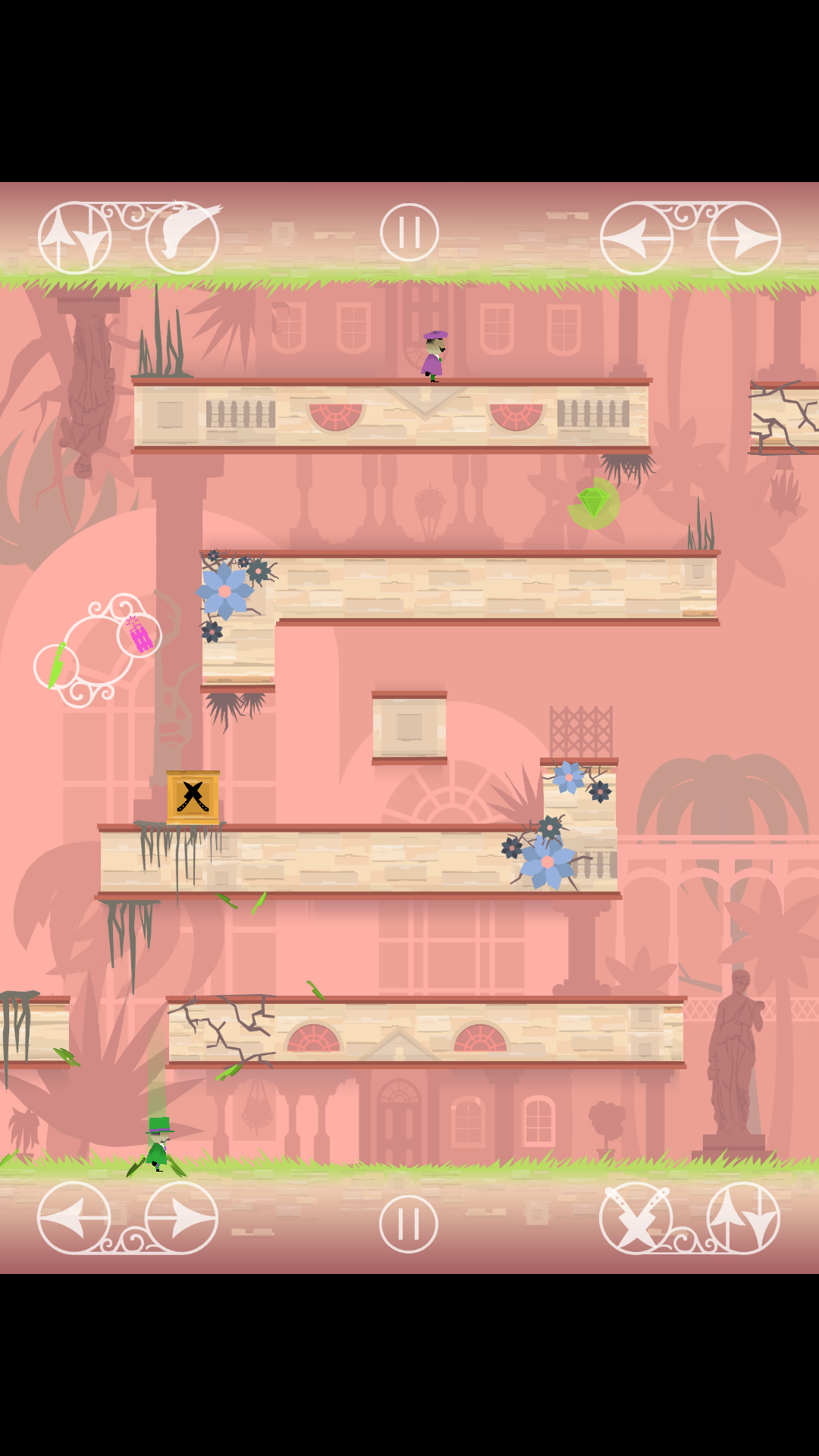This screenshot has height=1456, width=819.
Task: Flip gravity with the button beside crossed knives
Action: click(743, 1218)
